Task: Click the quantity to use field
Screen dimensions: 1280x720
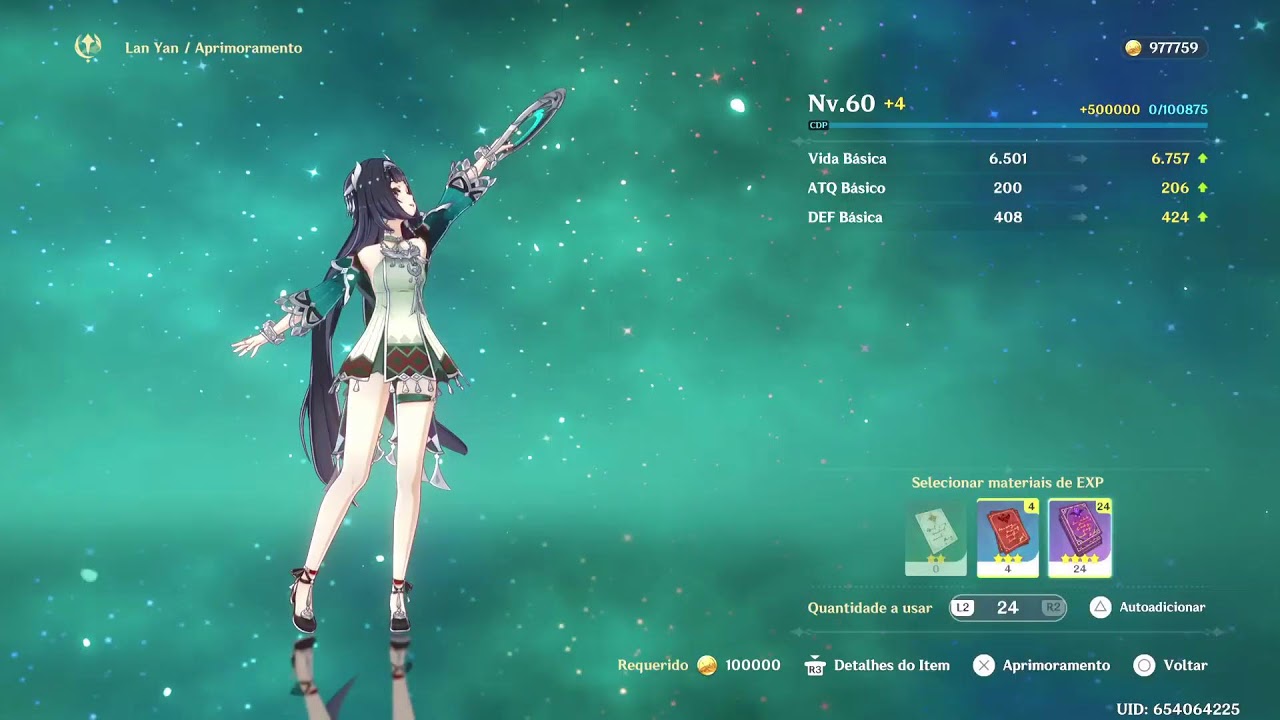Action: [1007, 607]
